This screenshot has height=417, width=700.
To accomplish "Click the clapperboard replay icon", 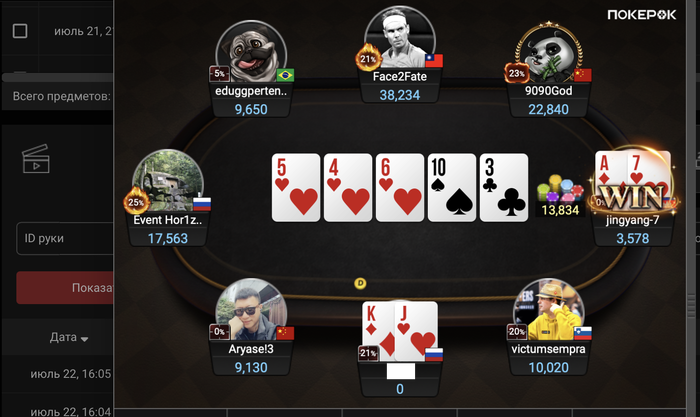I will (36, 158).
